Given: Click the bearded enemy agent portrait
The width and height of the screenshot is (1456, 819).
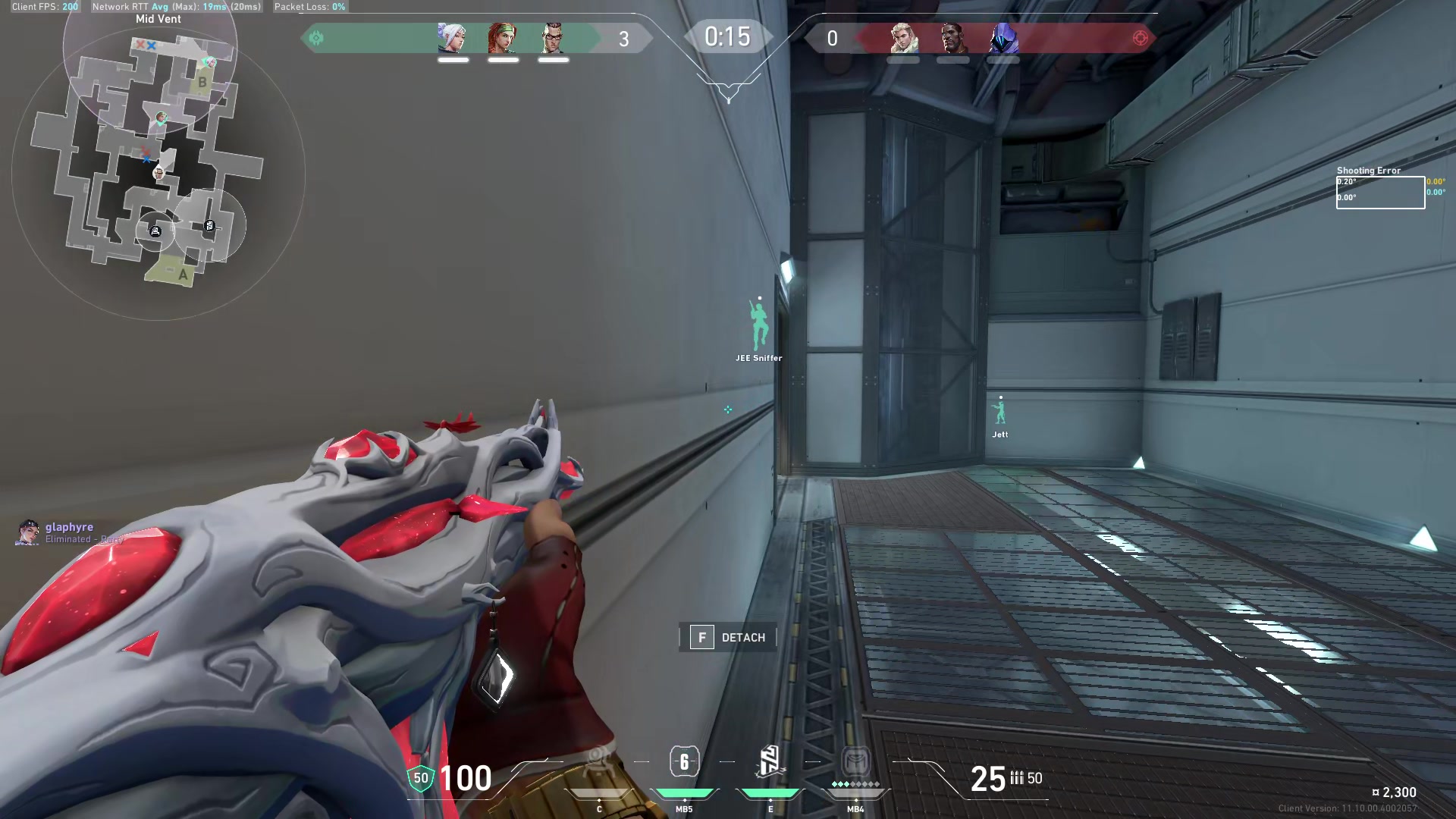Looking at the screenshot, I should [x=953, y=38].
